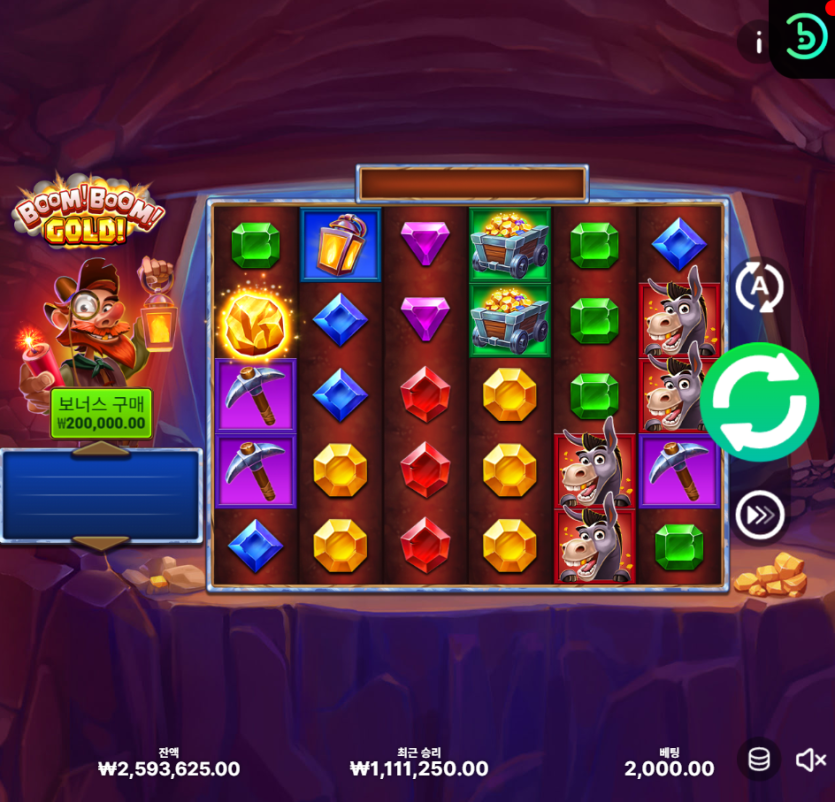Open bet settings via coin stack icon
Image resolution: width=835 pixels, height=802 pixels.
(759, 760)
